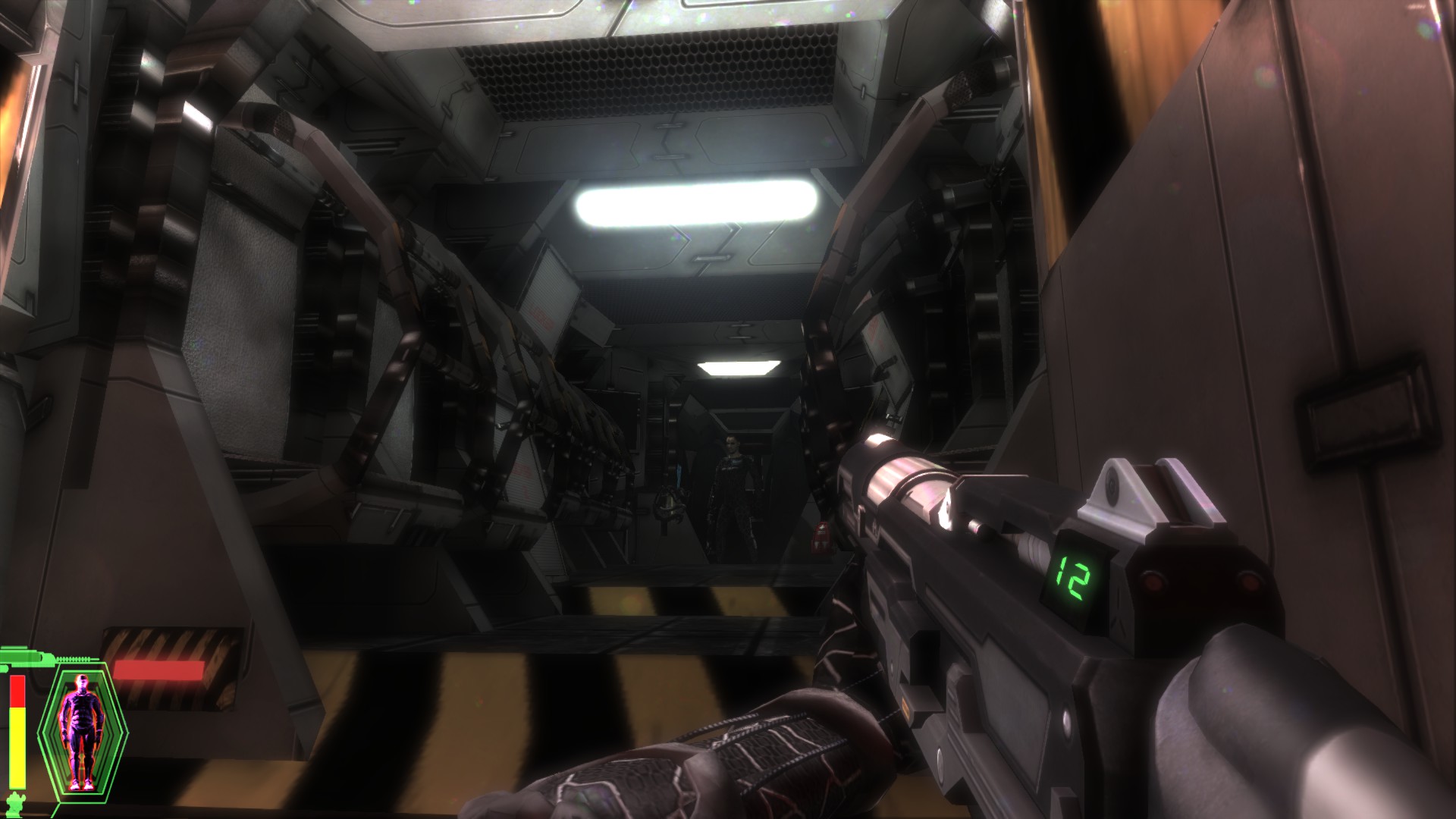Click the blue glowing object on the left
The width and height of the screenshot is (1456, 819).
(679, 474)
